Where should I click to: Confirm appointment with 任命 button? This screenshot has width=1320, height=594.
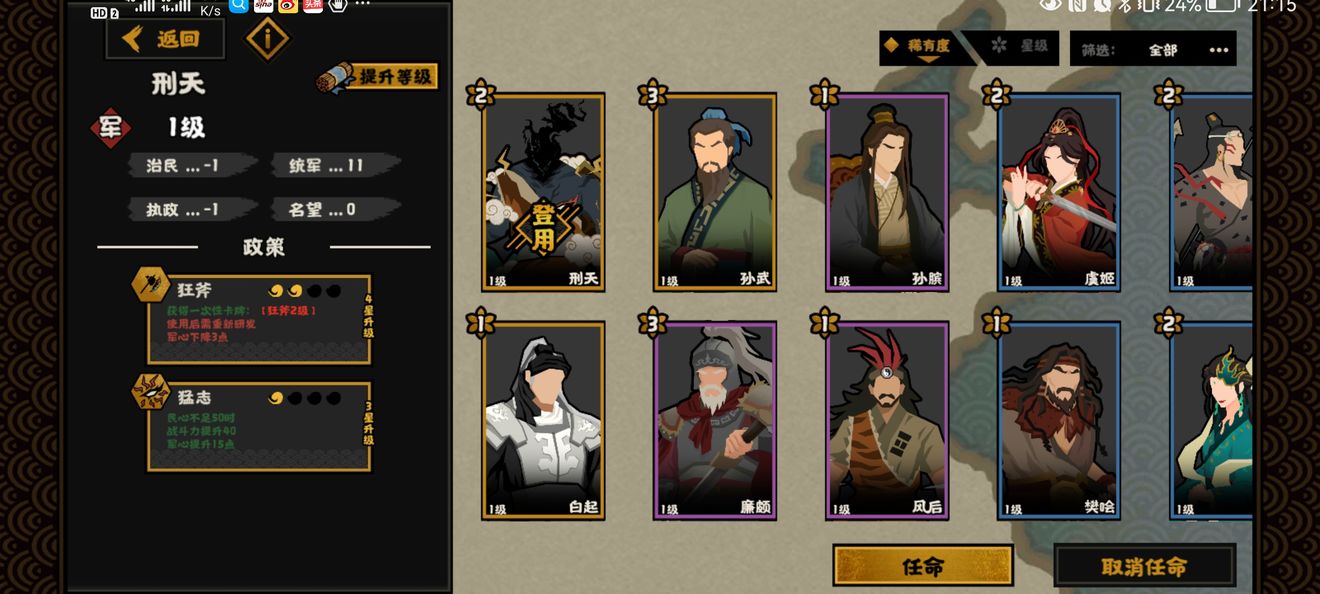[x=922, y=566]
